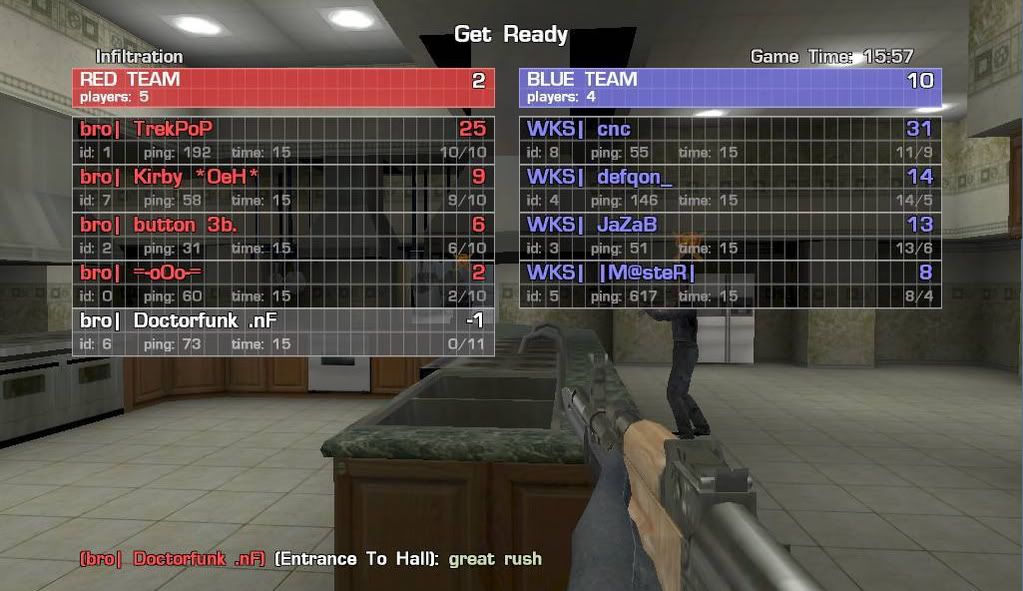Click player row WKS| defqon_

tap(730, 187)
